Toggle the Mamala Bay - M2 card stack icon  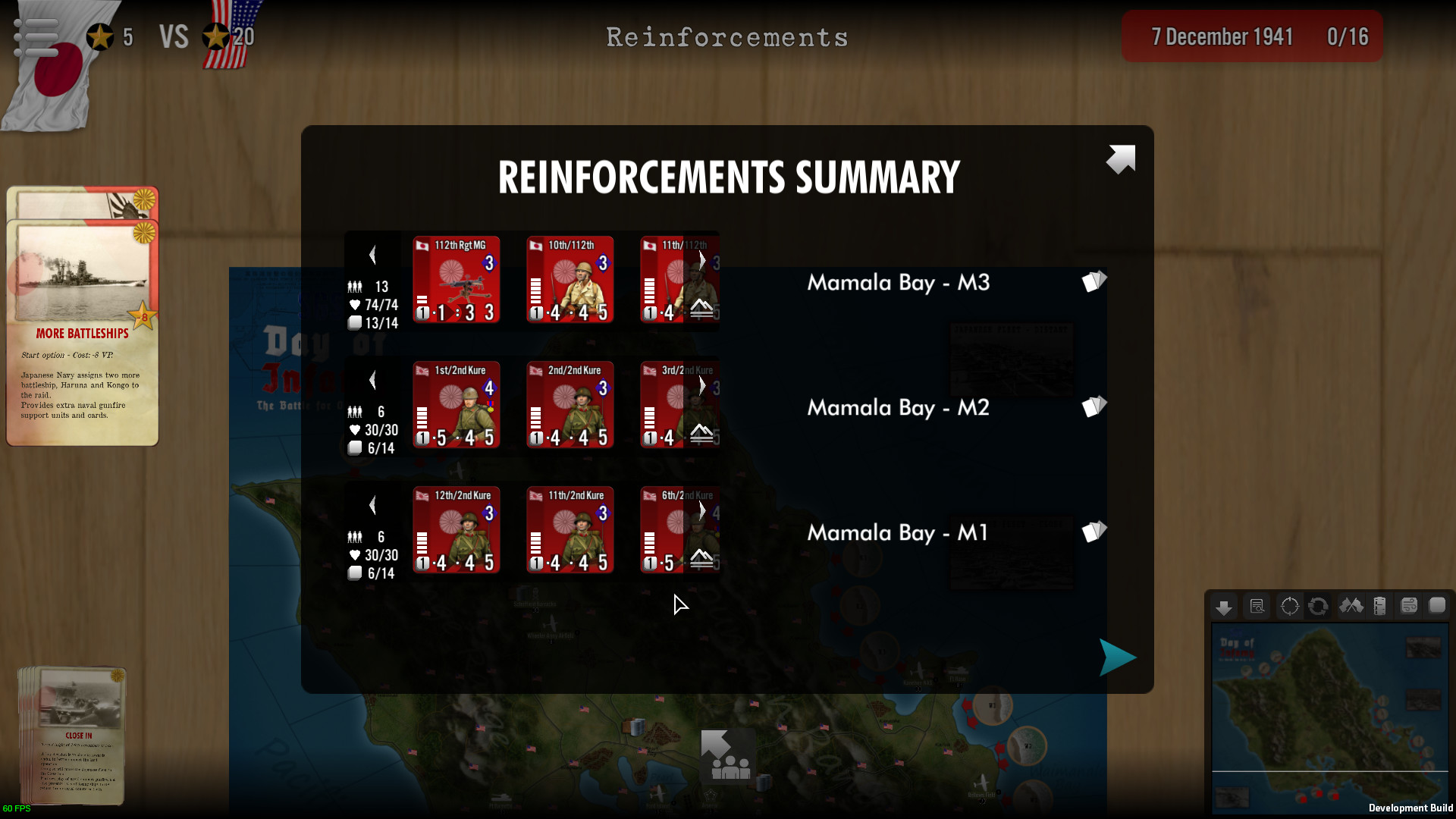click(x=1094, y=407)
